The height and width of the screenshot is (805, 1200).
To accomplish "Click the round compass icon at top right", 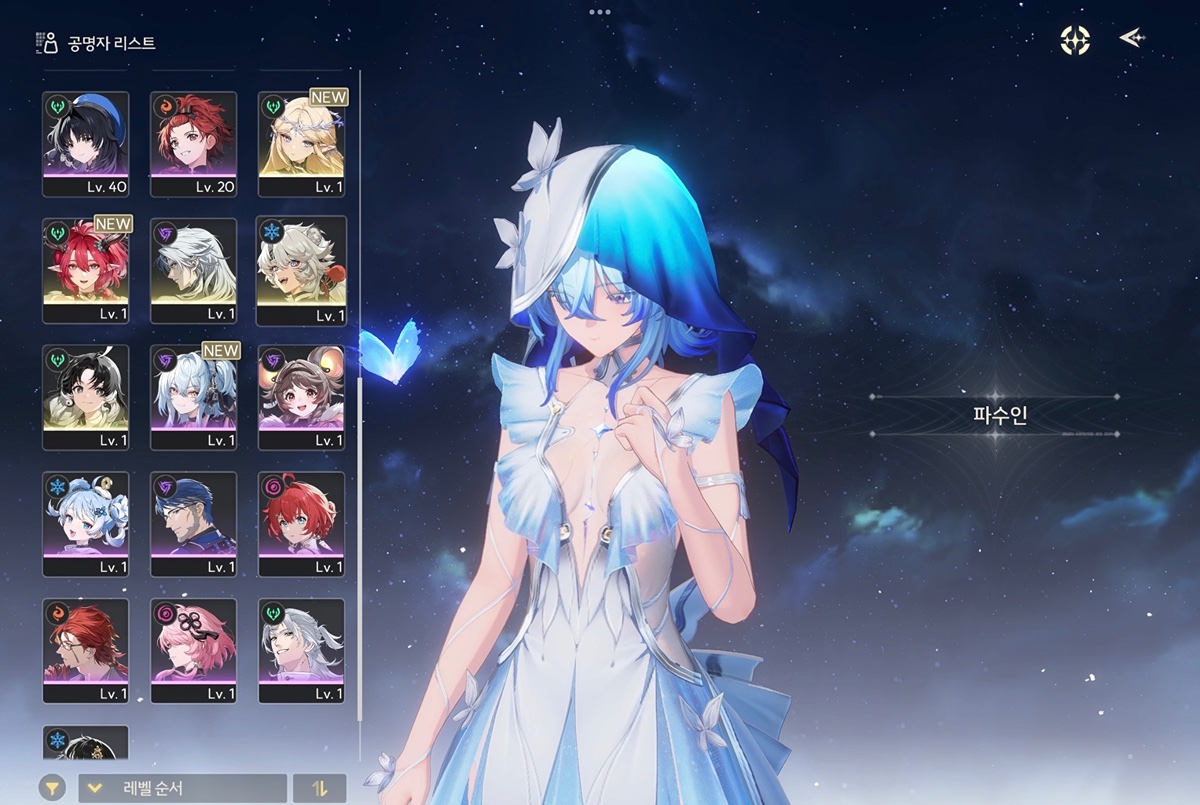I will pyautogui.click(x=1075, y=40).
